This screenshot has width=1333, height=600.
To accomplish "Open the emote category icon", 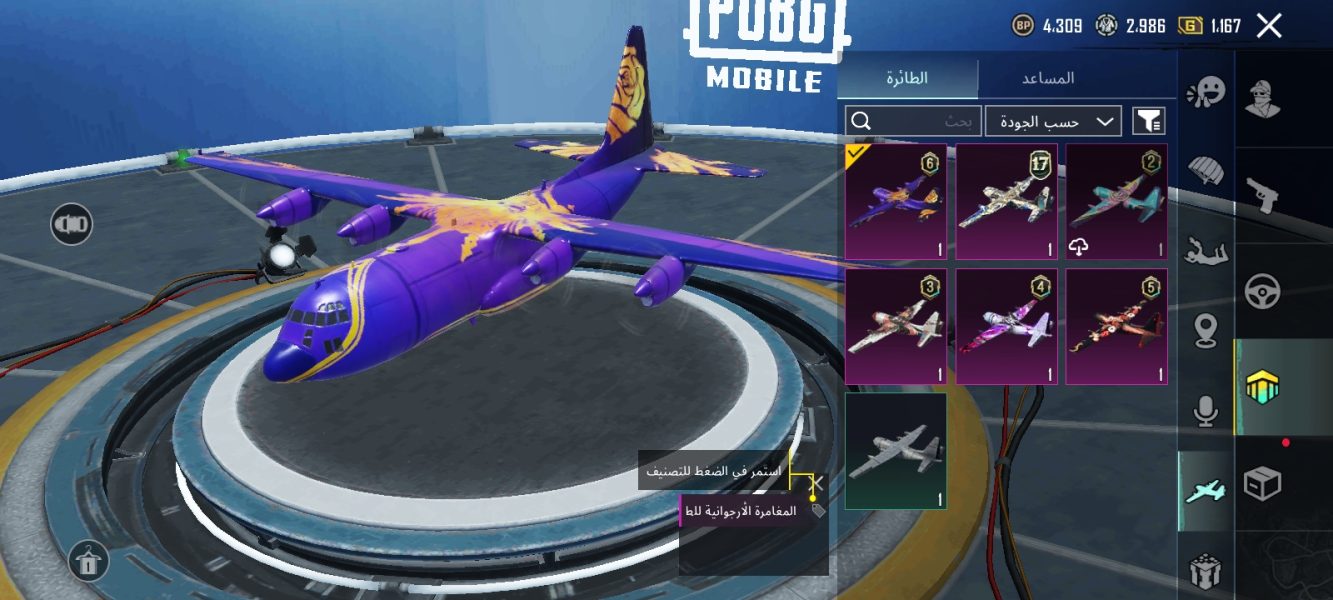I will (1206, 93).
